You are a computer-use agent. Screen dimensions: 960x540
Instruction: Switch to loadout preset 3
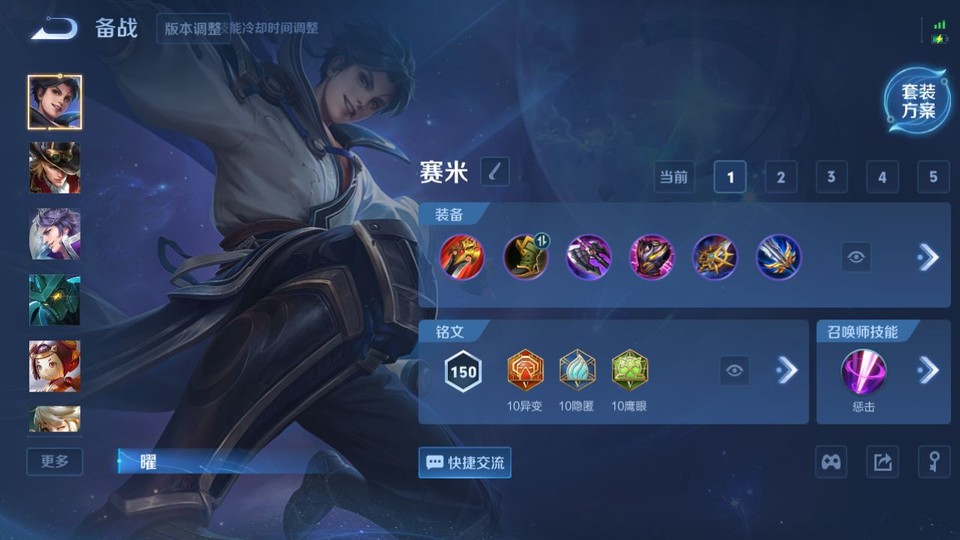pos(831,177)
